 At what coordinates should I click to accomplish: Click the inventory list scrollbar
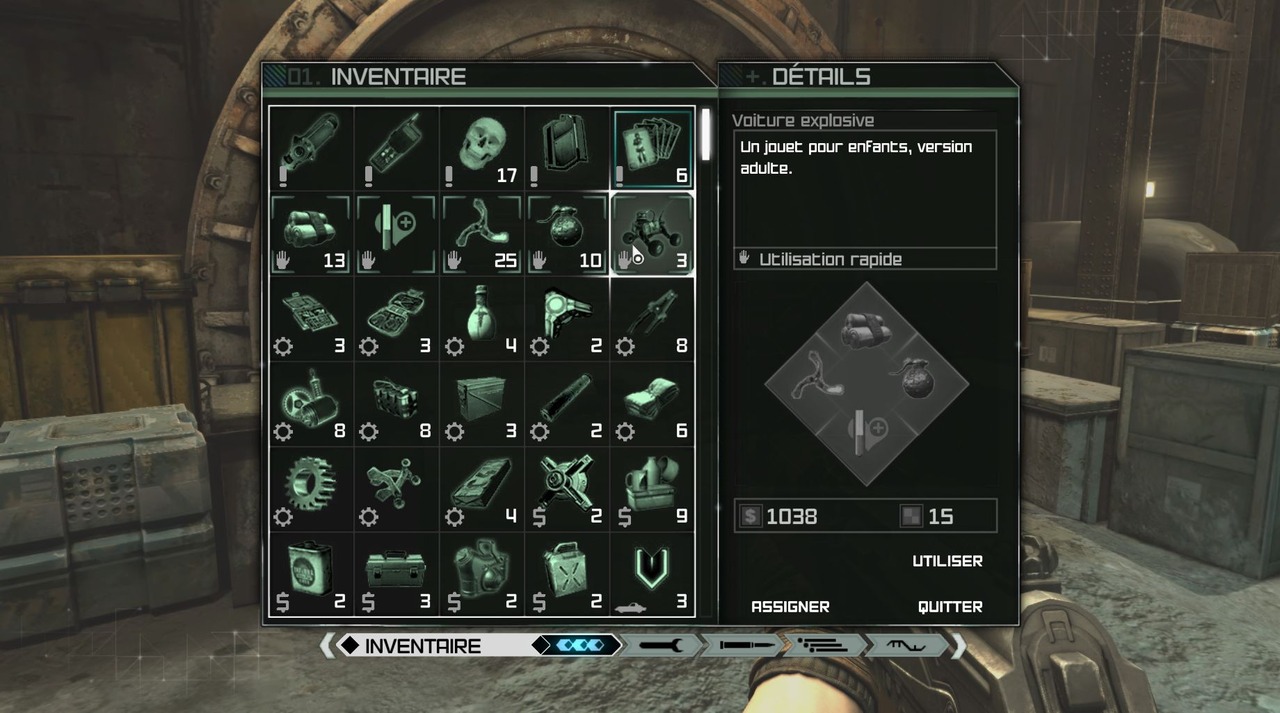click(x=706, y=135)
